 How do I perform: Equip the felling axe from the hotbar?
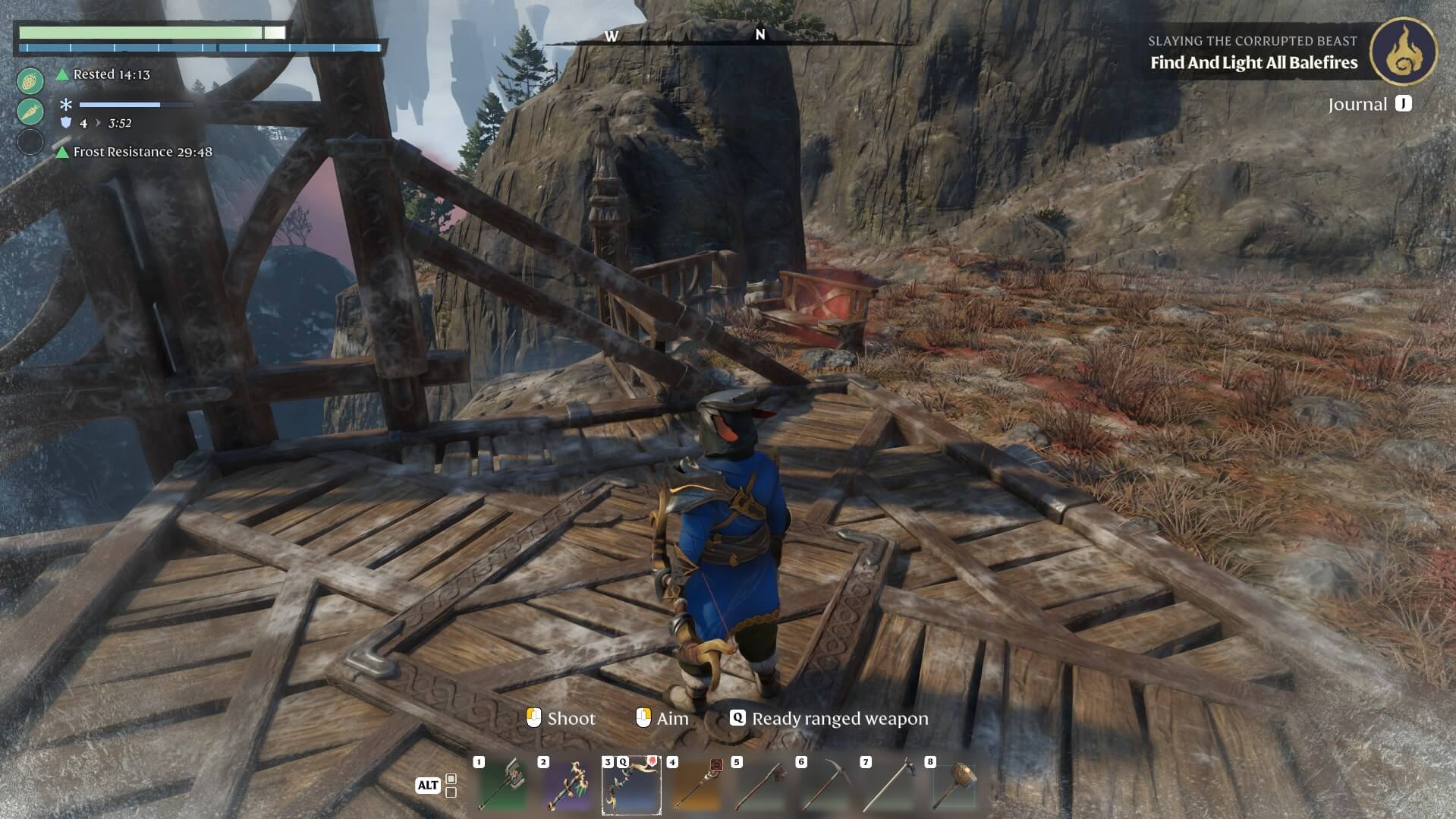click(x=760, y=786)
